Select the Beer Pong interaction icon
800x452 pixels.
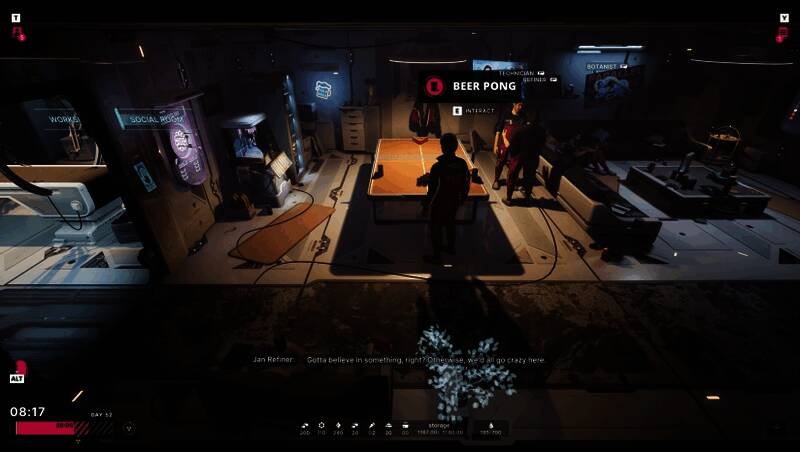coord(434,87)
